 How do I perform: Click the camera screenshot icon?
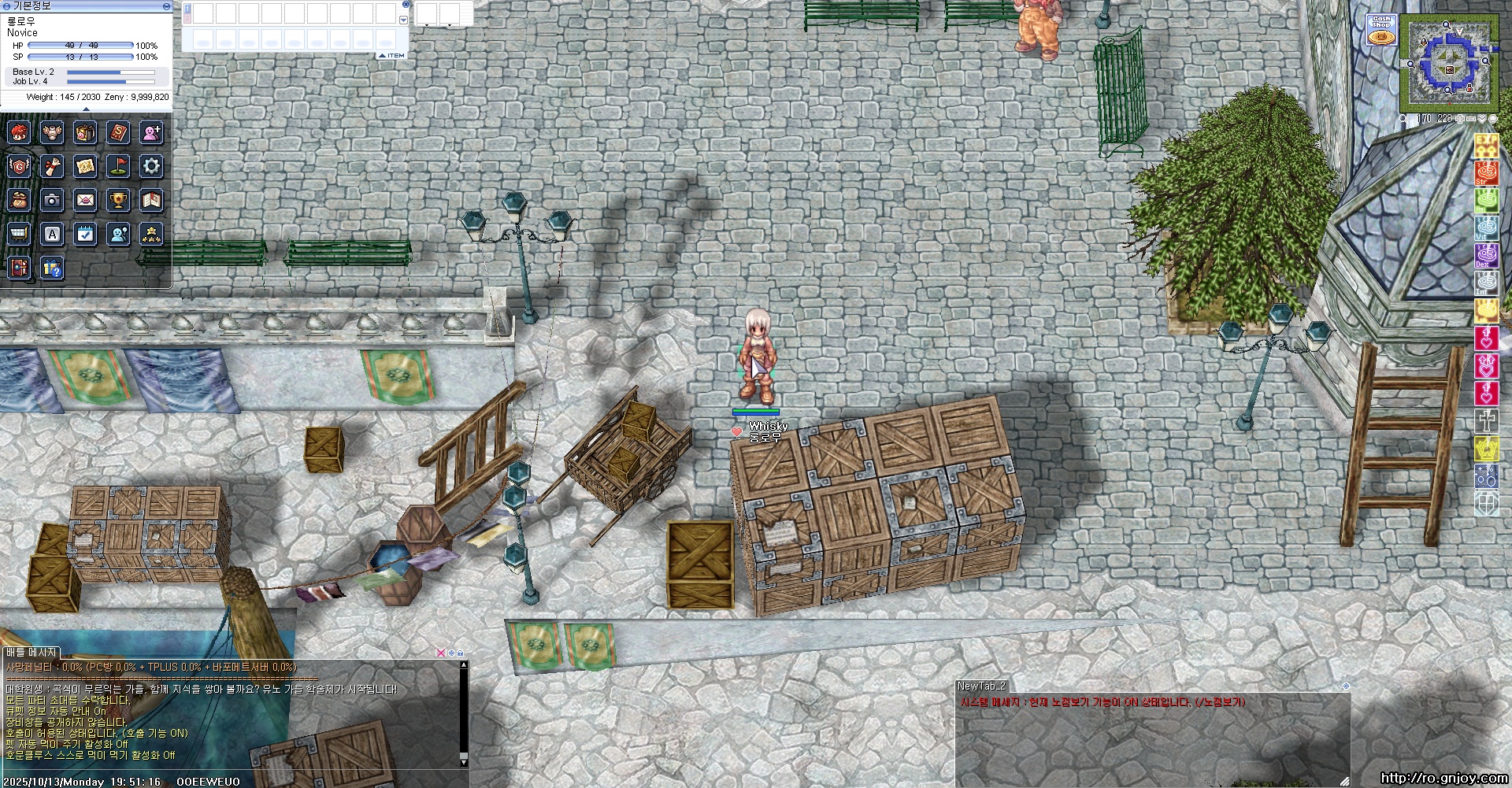tap(52, 200)
